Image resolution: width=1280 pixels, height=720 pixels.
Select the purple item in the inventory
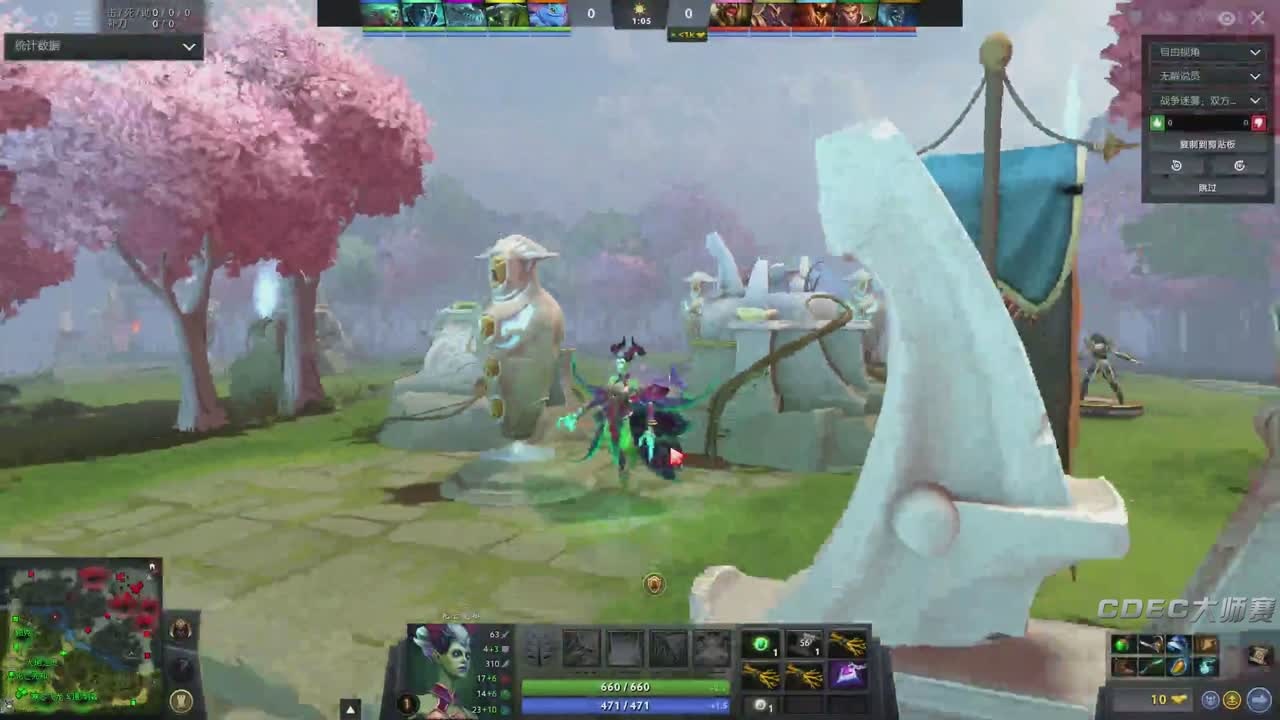click(x=848, y=676)
